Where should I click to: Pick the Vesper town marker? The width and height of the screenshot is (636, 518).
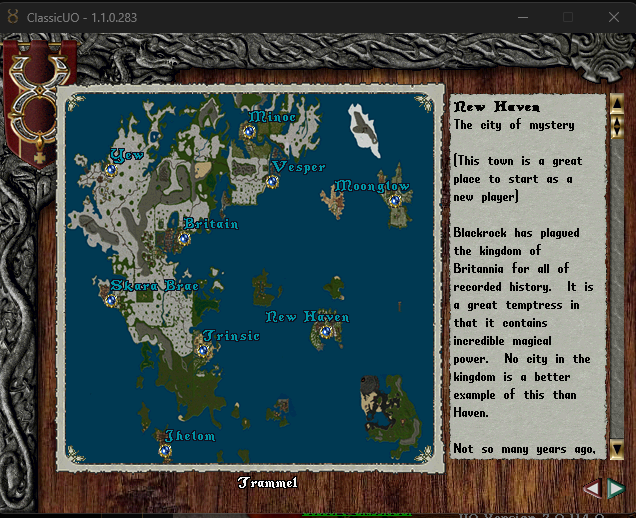pyautogui.click(x=272, y=181)
